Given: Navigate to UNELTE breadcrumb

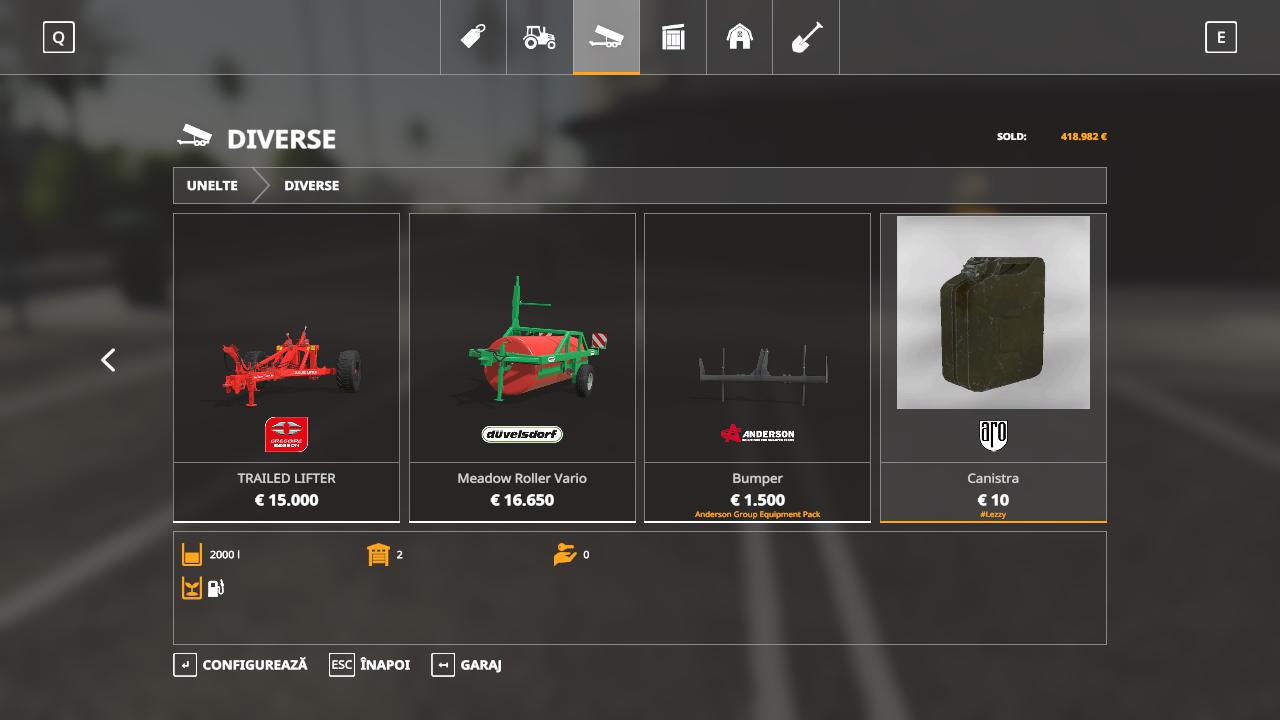Looking at the screenshot, I should click(x=212, y=186).
